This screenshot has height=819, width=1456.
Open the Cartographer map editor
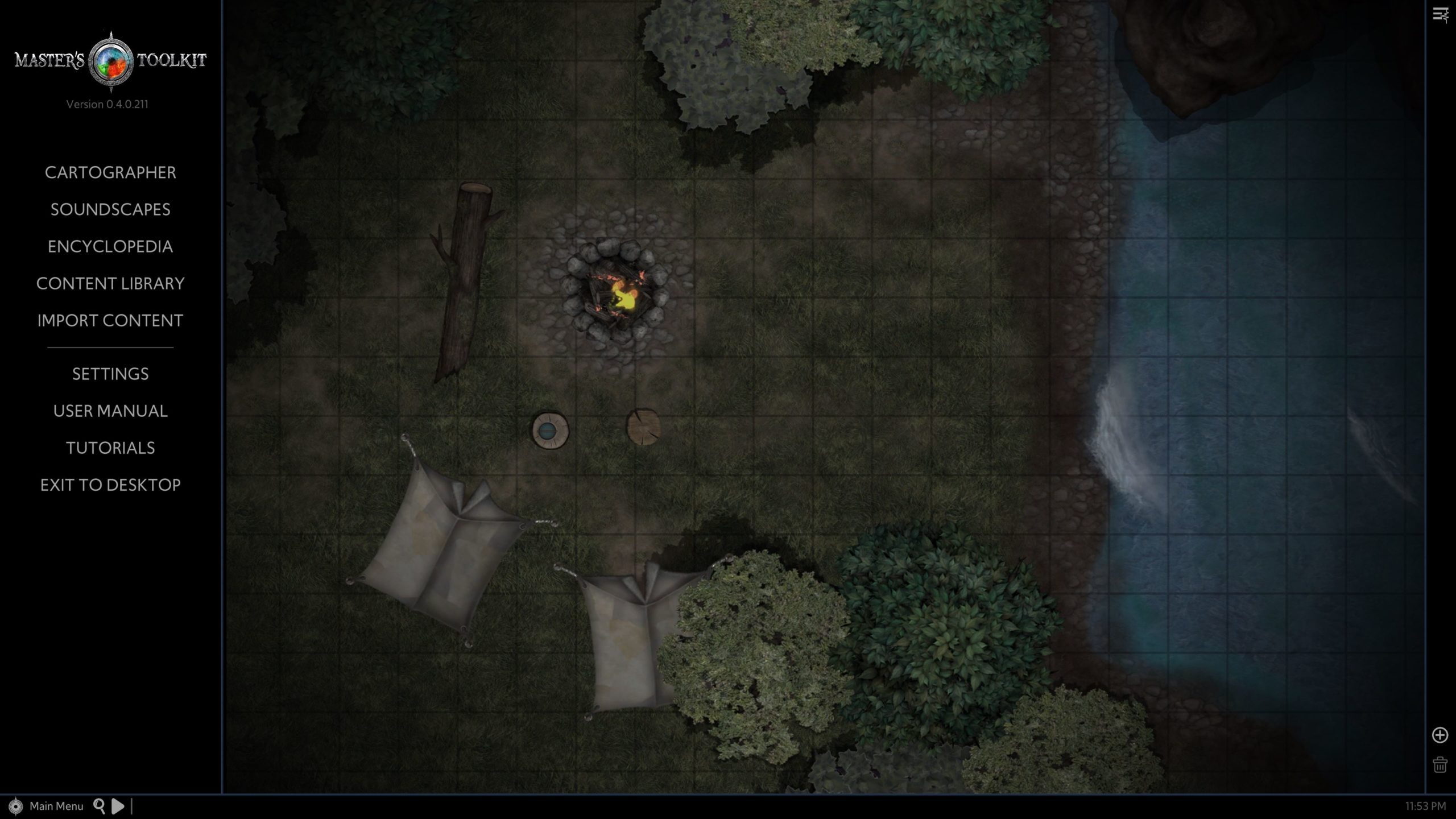tap(110, 172)
